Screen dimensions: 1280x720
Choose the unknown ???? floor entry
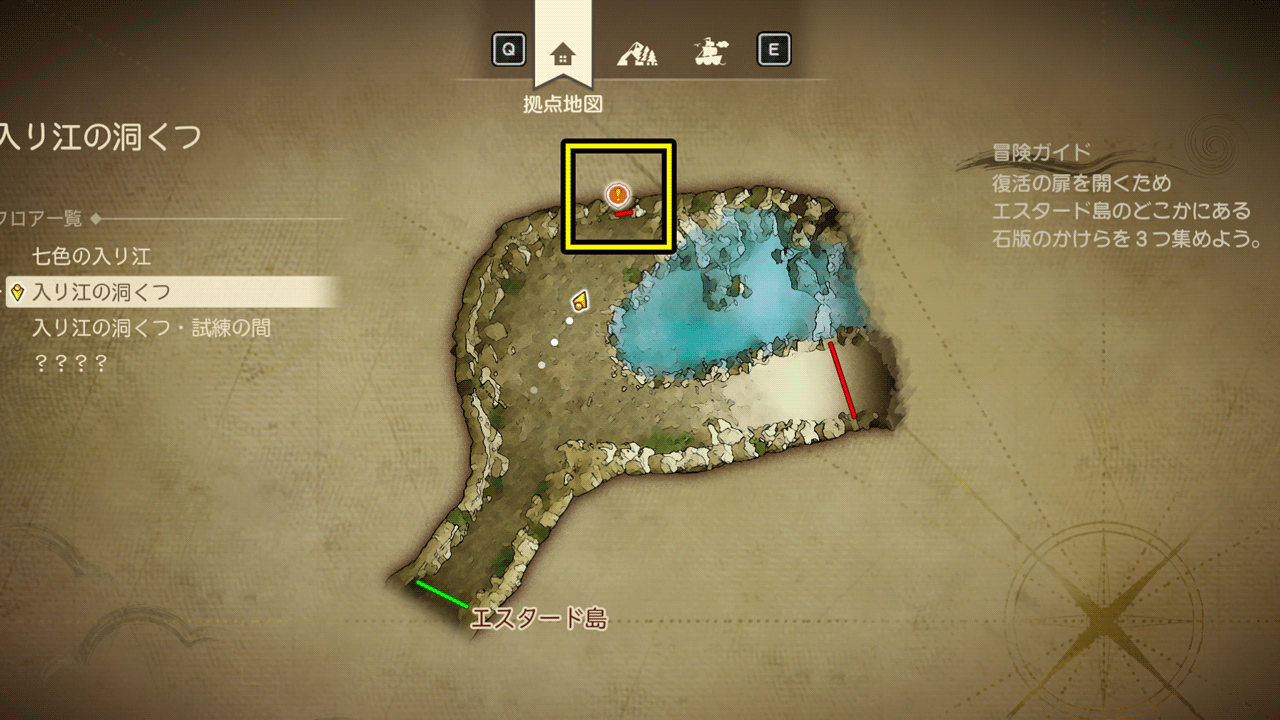pyautogui.click(x=70, y=363)
